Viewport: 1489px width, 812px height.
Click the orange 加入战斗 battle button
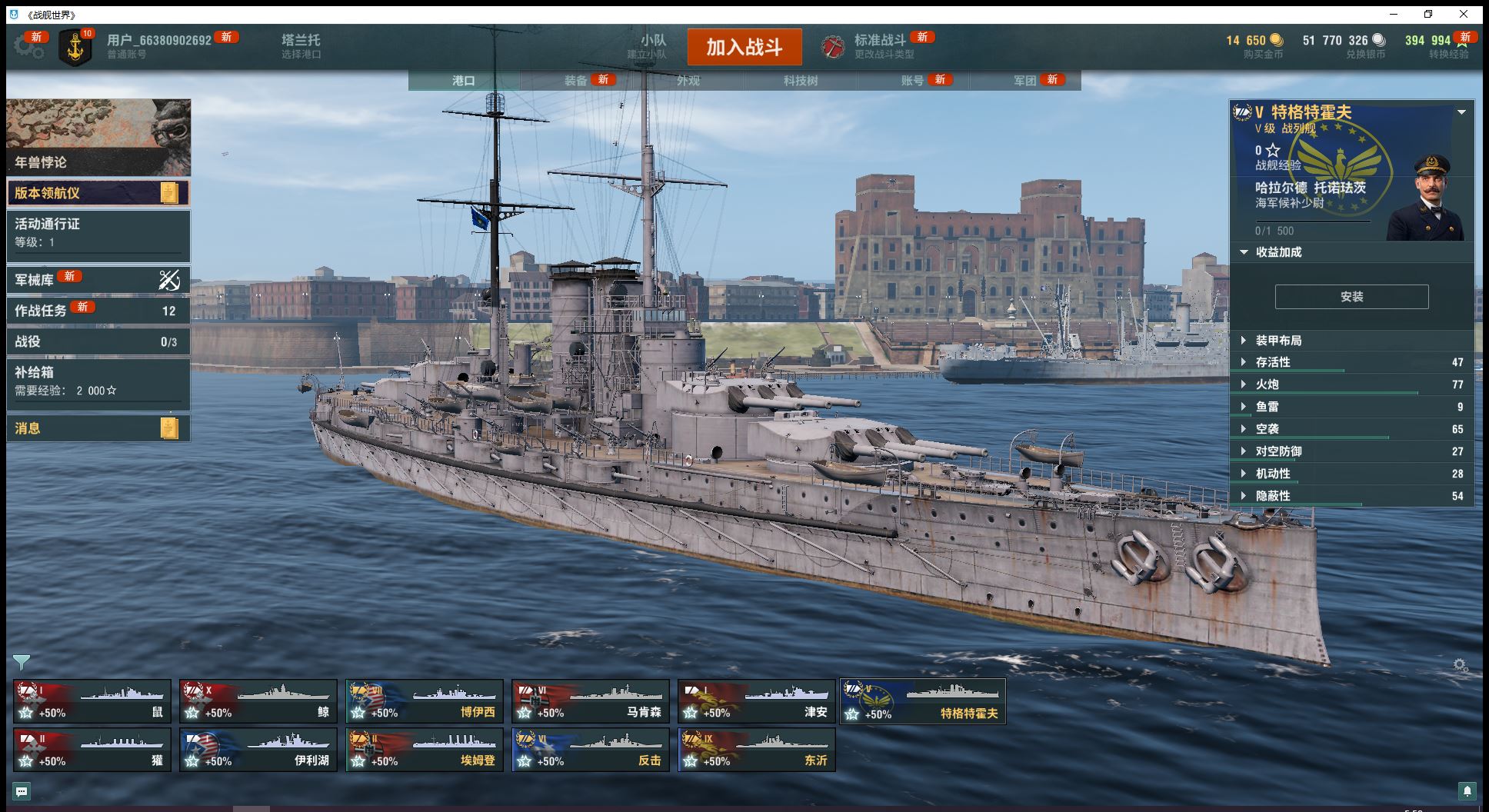coord(744,47)
